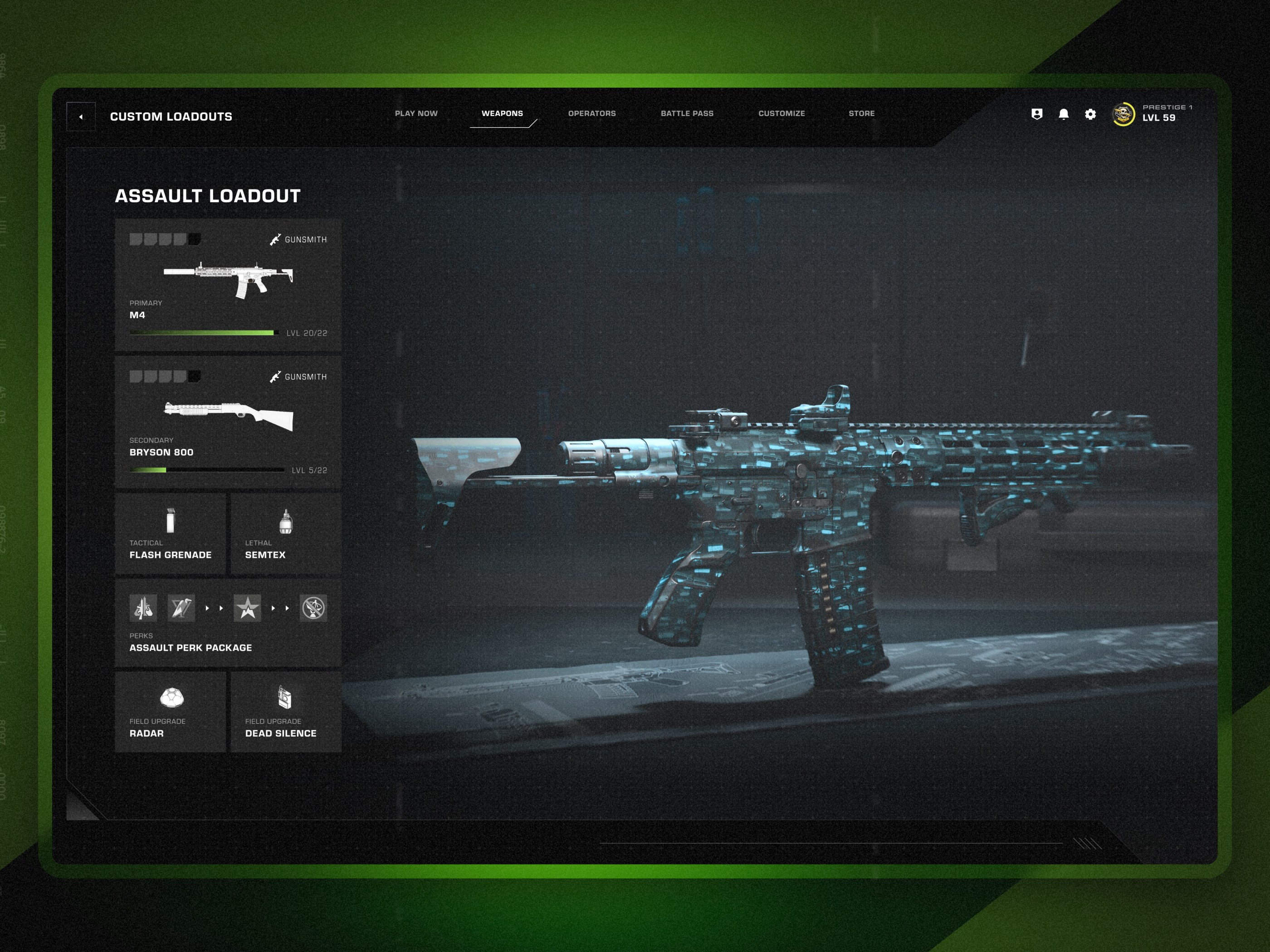Viewport: 1270px width, 952px height.
Task: Open the Battle Pass tab
Action: pos(687,113)
